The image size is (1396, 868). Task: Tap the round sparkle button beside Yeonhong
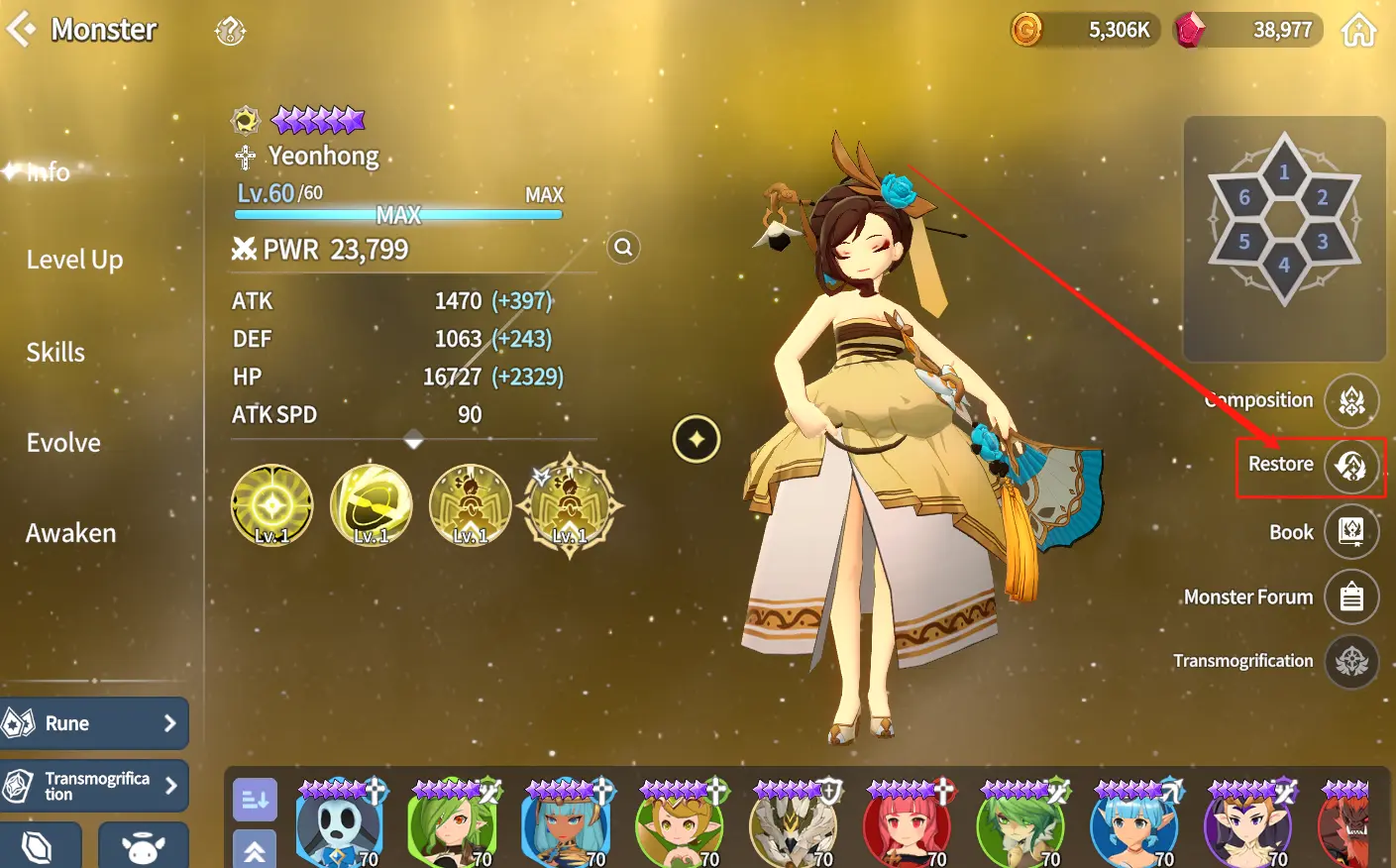coord(697,439)
